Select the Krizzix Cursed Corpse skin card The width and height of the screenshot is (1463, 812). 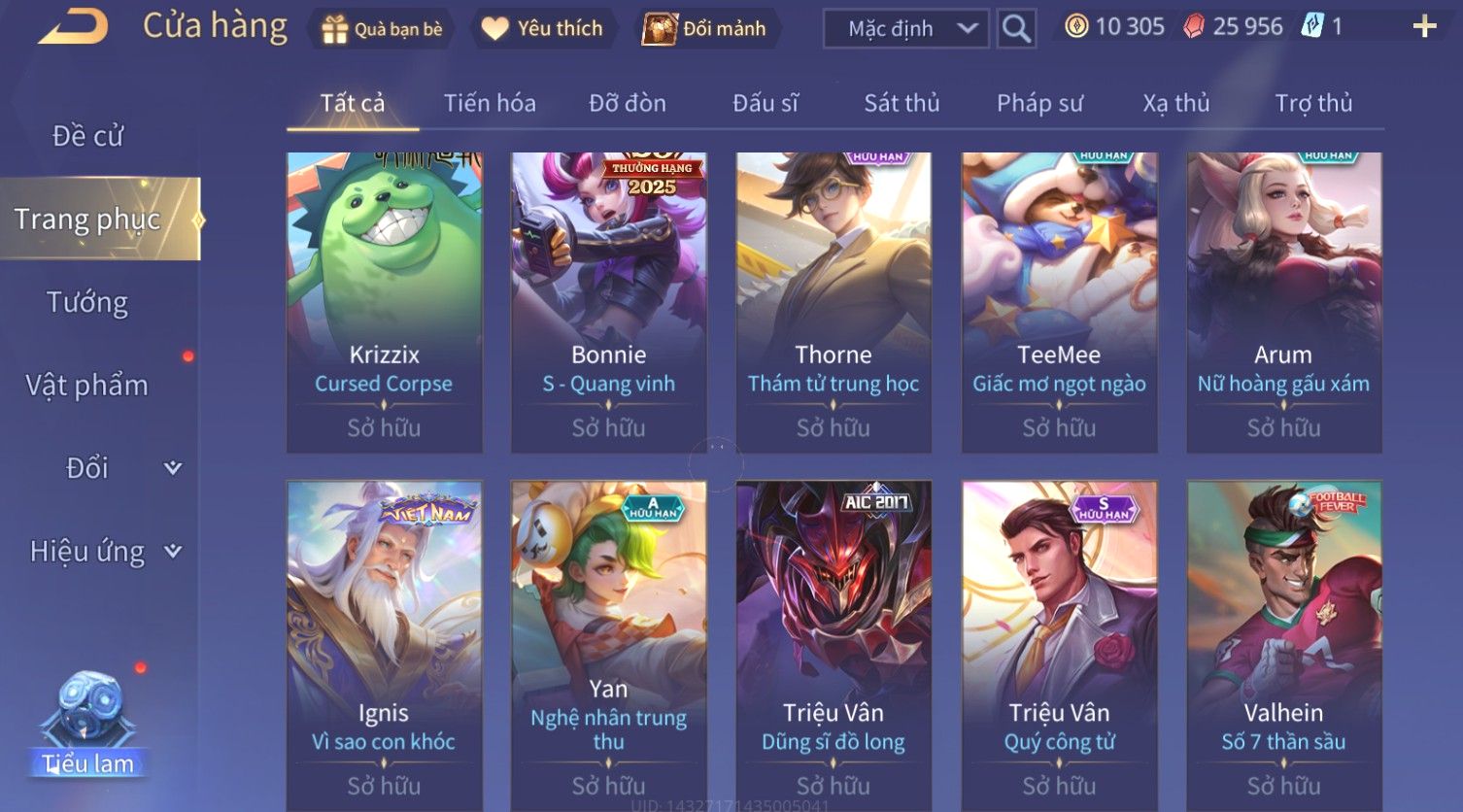click(x=384, y=302)
